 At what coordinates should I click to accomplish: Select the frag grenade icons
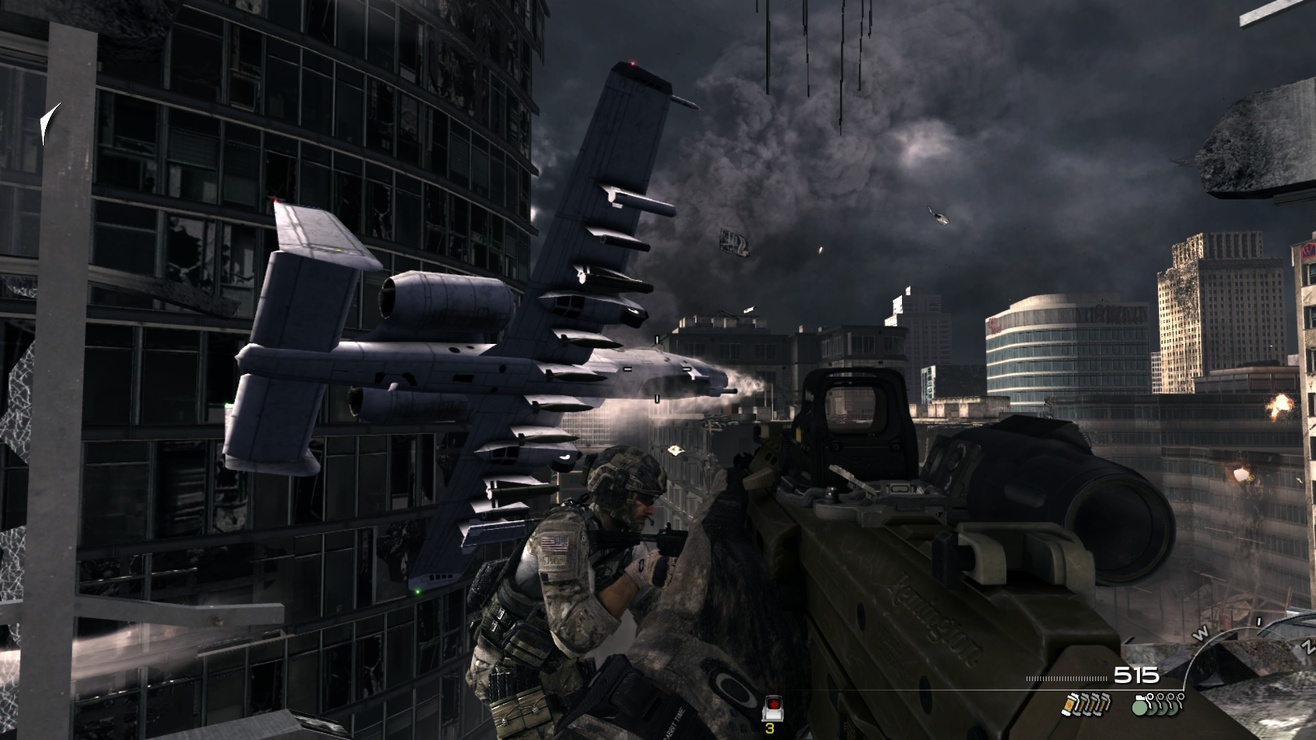pos(1156,704)
